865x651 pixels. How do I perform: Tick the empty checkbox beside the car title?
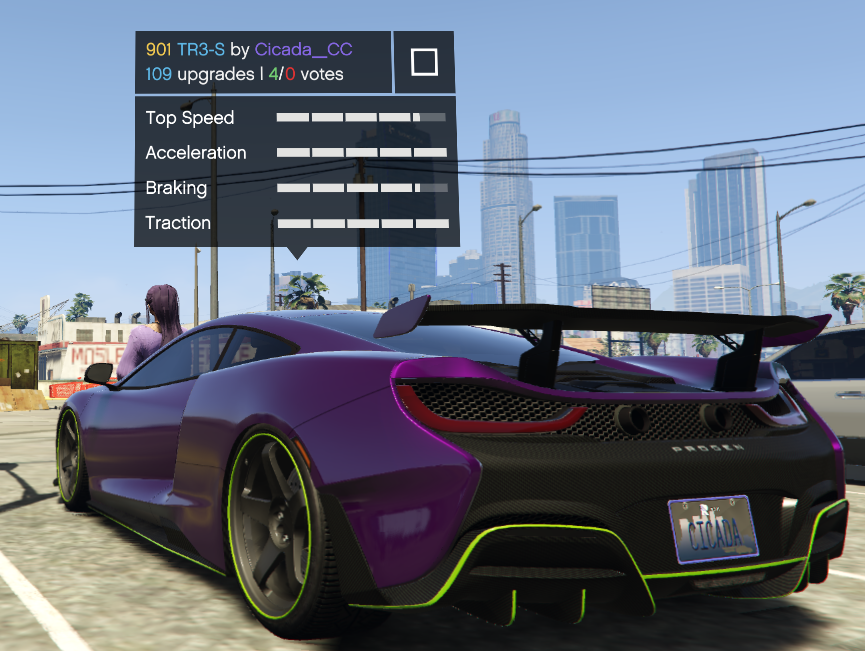pyautogui.click(x=424, y=63)
